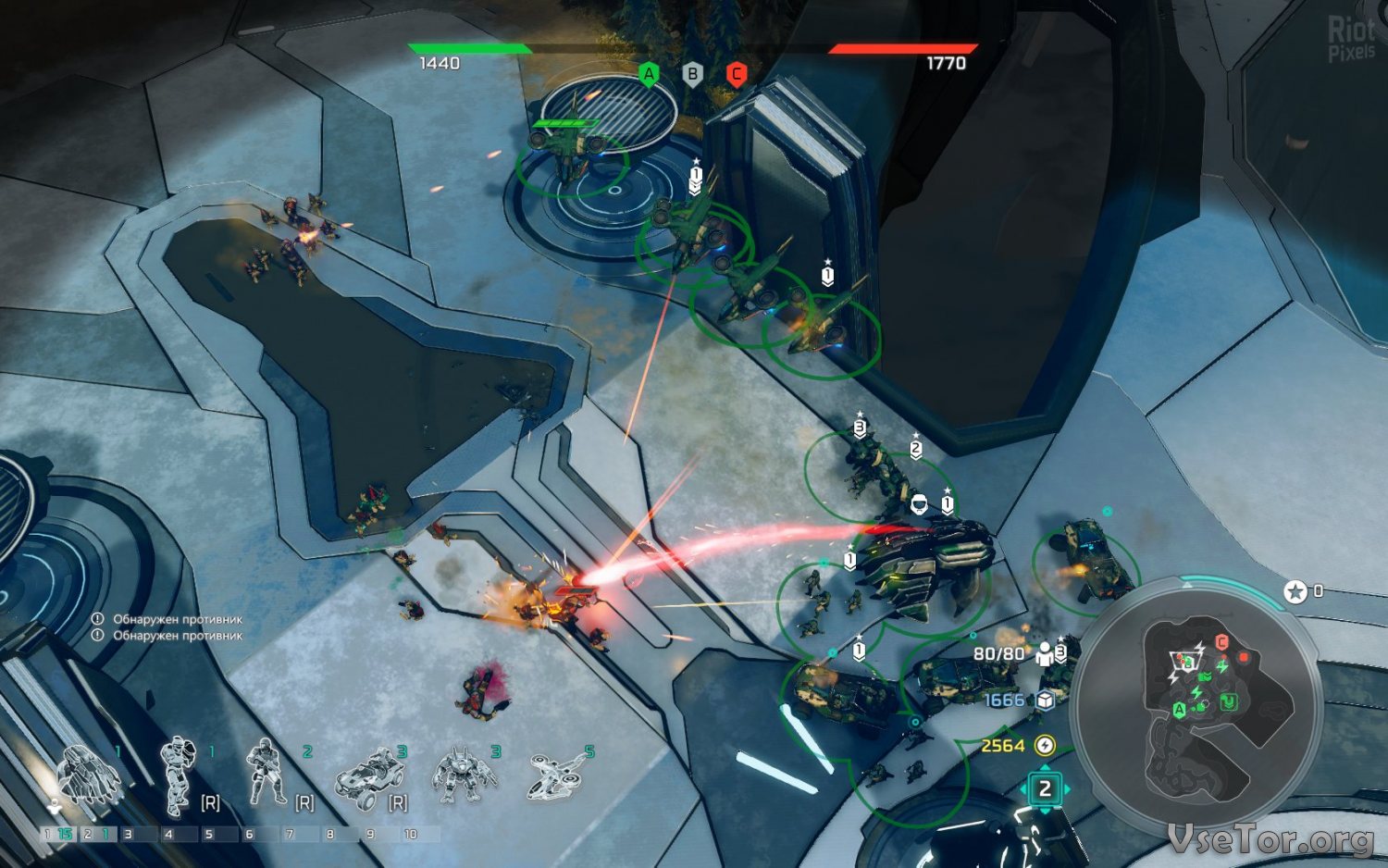Click the green control point A indicator

(649, 74)
